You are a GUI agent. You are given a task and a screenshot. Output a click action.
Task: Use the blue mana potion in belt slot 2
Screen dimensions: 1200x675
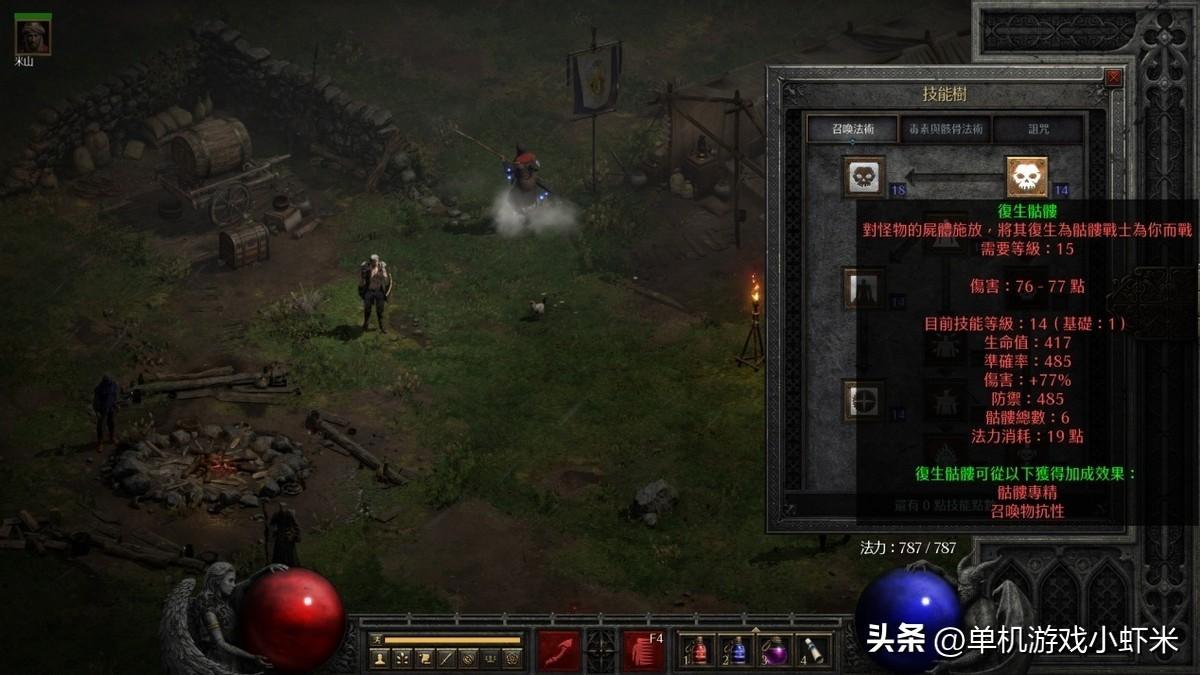(738, 651)
